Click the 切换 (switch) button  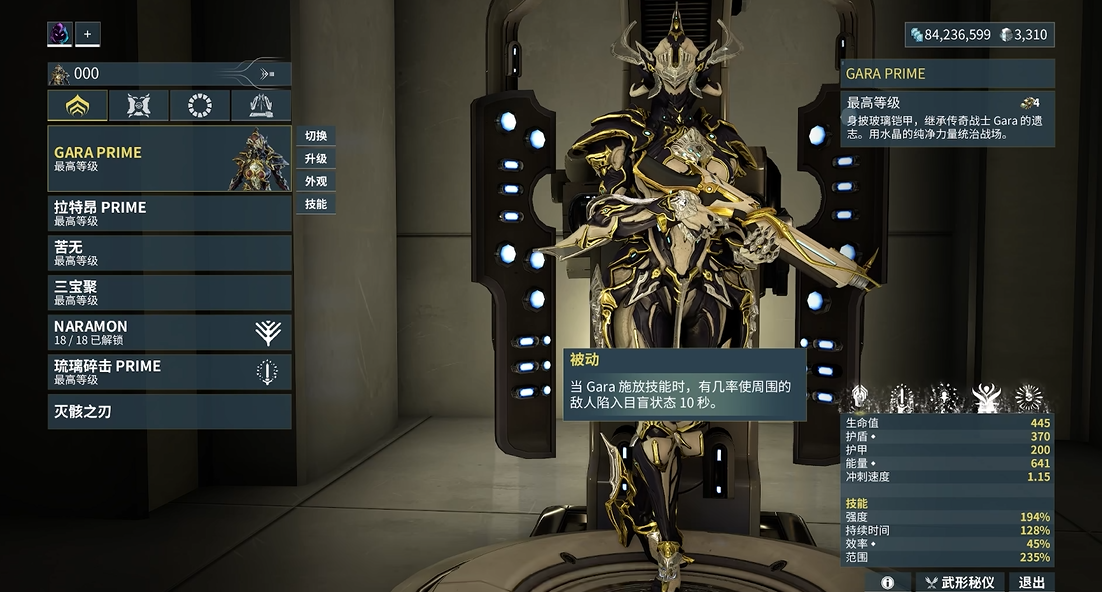(316, 136)
